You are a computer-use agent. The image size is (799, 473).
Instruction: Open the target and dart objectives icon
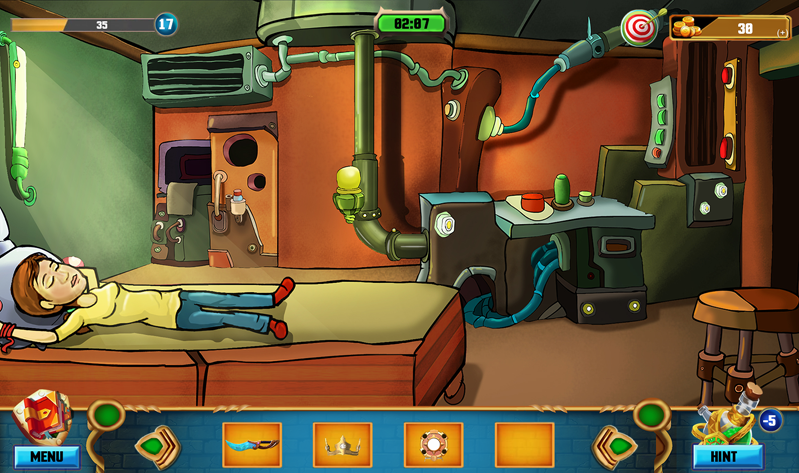(638, 27)
